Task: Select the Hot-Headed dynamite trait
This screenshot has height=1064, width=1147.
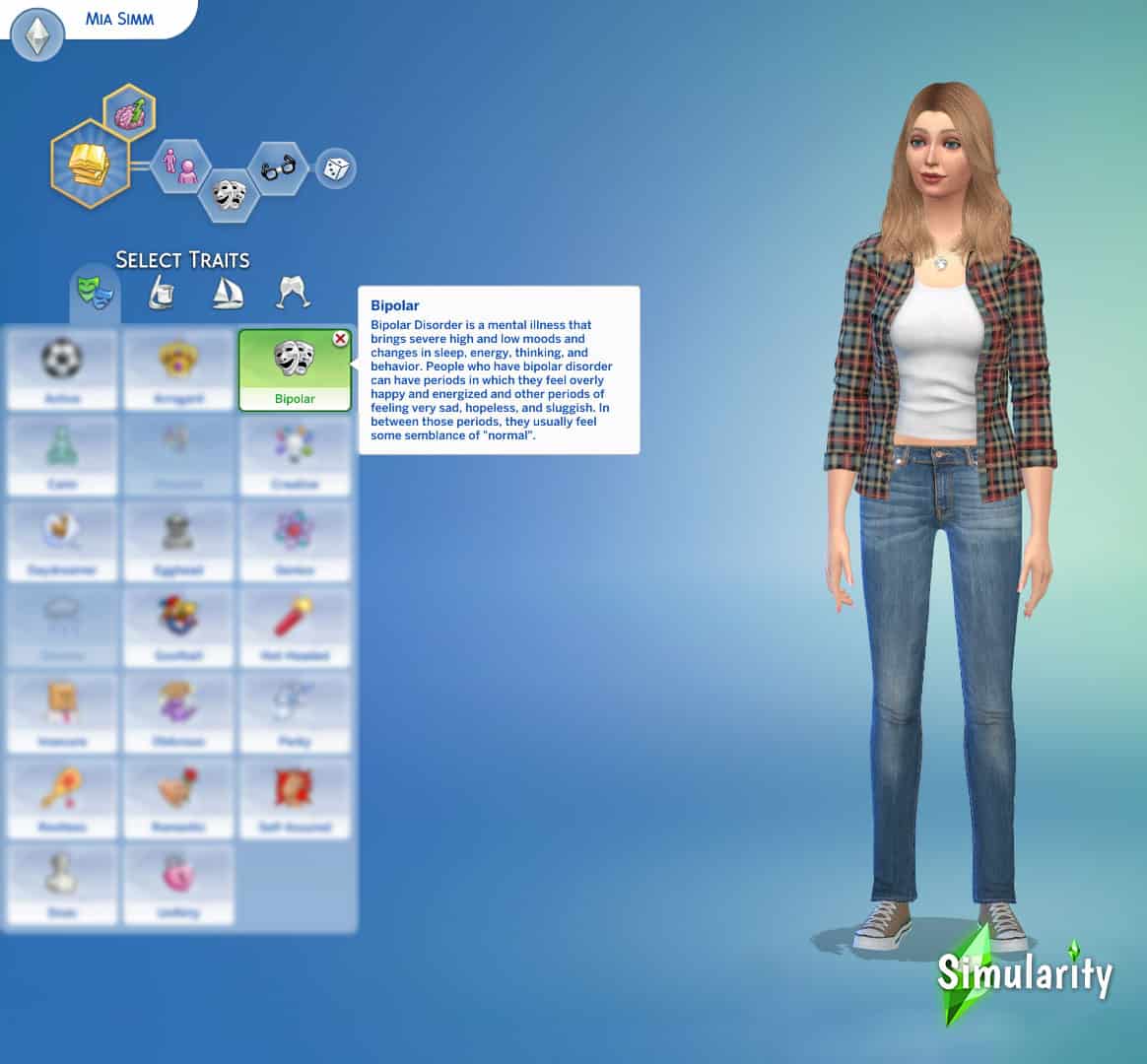Action: click(x=295, y=627)
